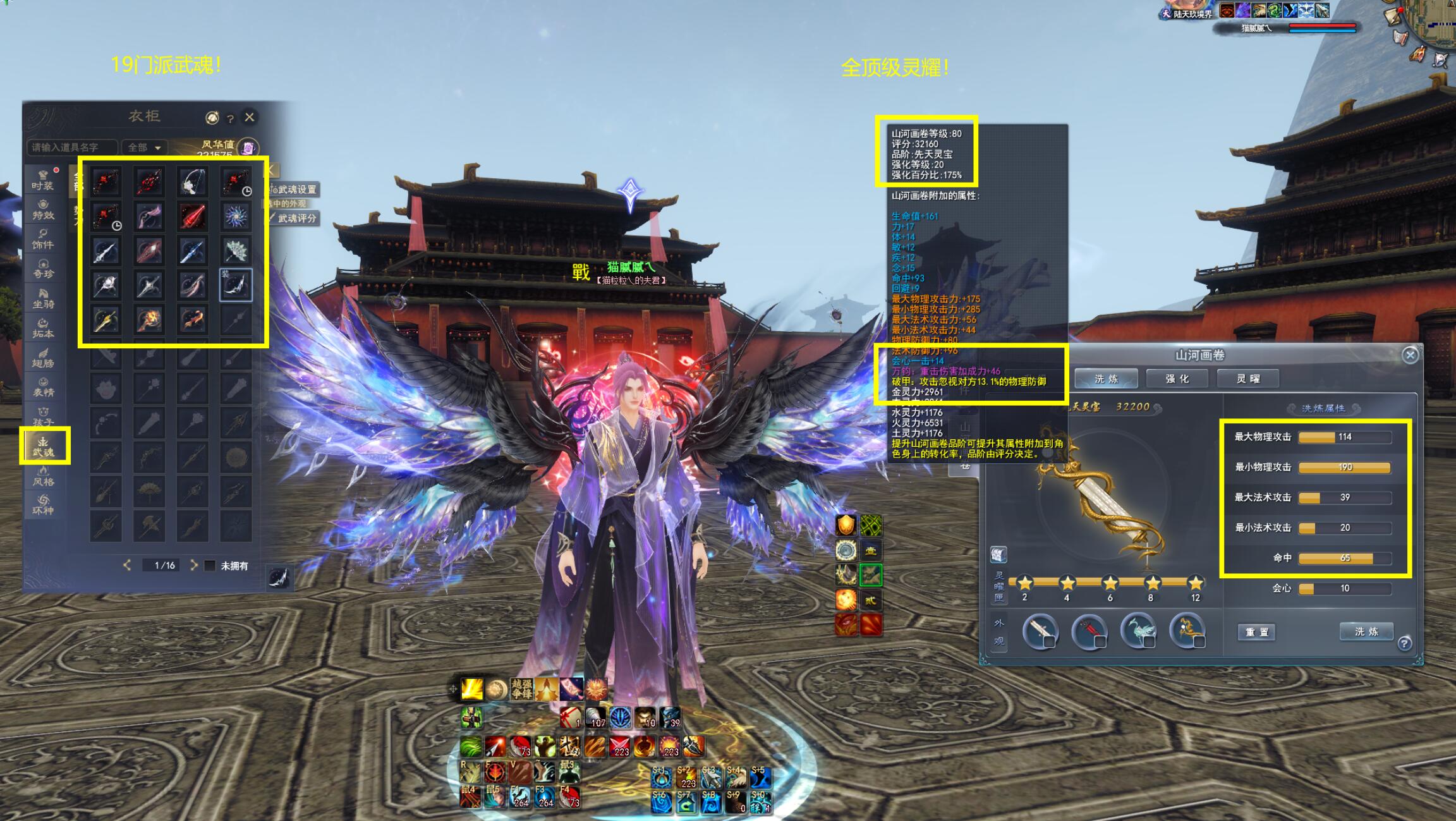This screenshot has width=1456, height=821.
Task: Select the 坐骑 mount category
Action: point(43,298)
